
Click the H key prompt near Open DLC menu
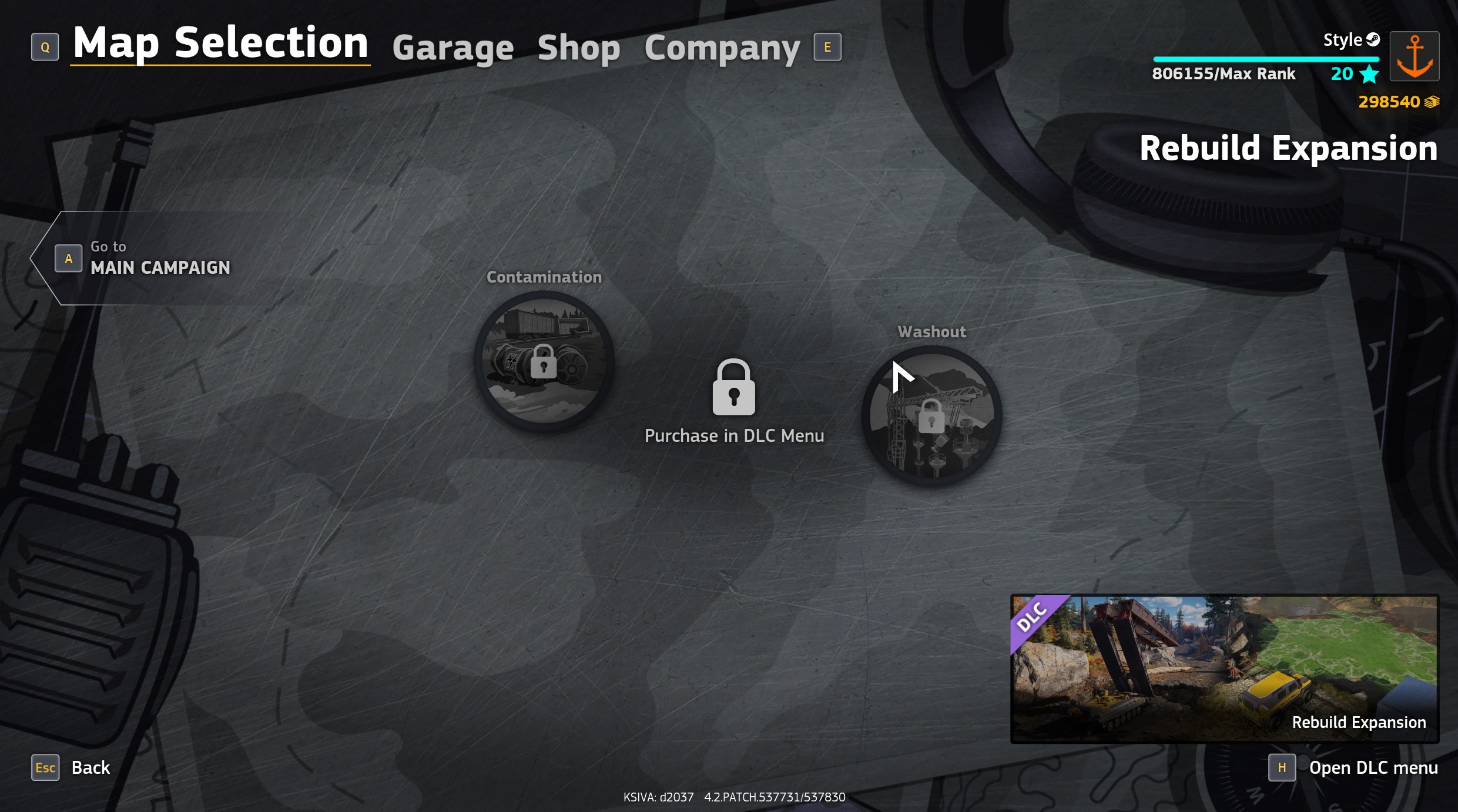(1282, 767)
